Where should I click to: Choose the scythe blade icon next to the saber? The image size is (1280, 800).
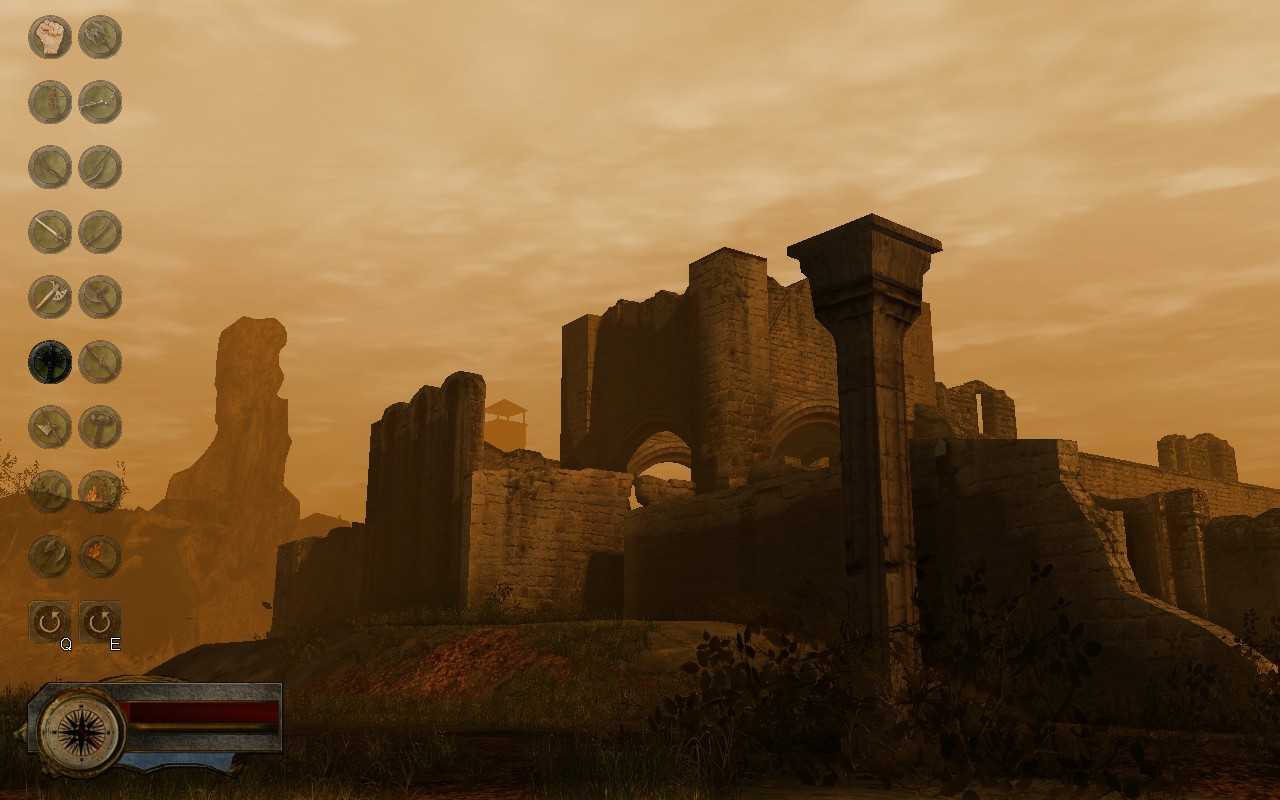point(100,165)
